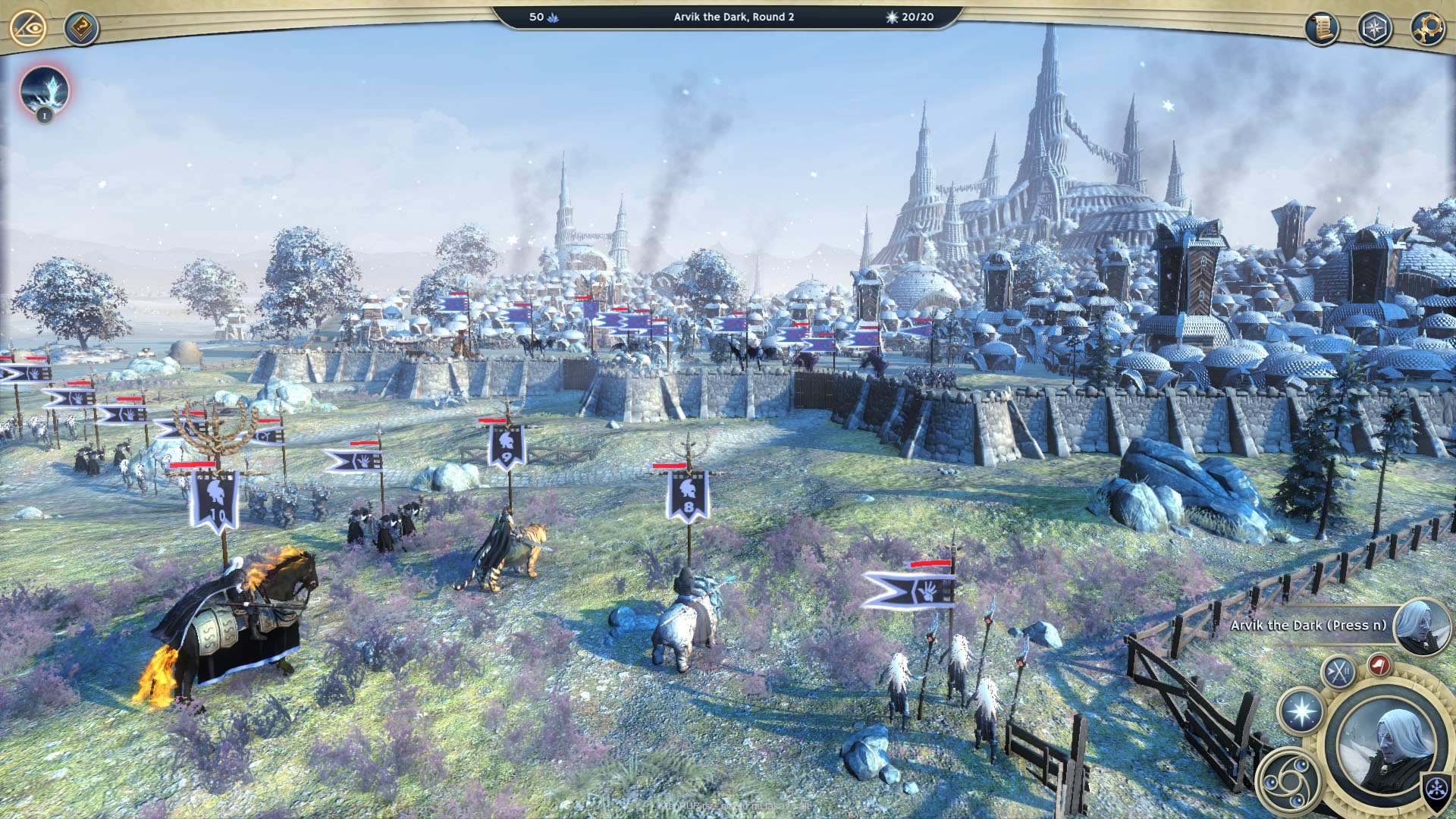Open the spell book star button

pos(1301,713)
